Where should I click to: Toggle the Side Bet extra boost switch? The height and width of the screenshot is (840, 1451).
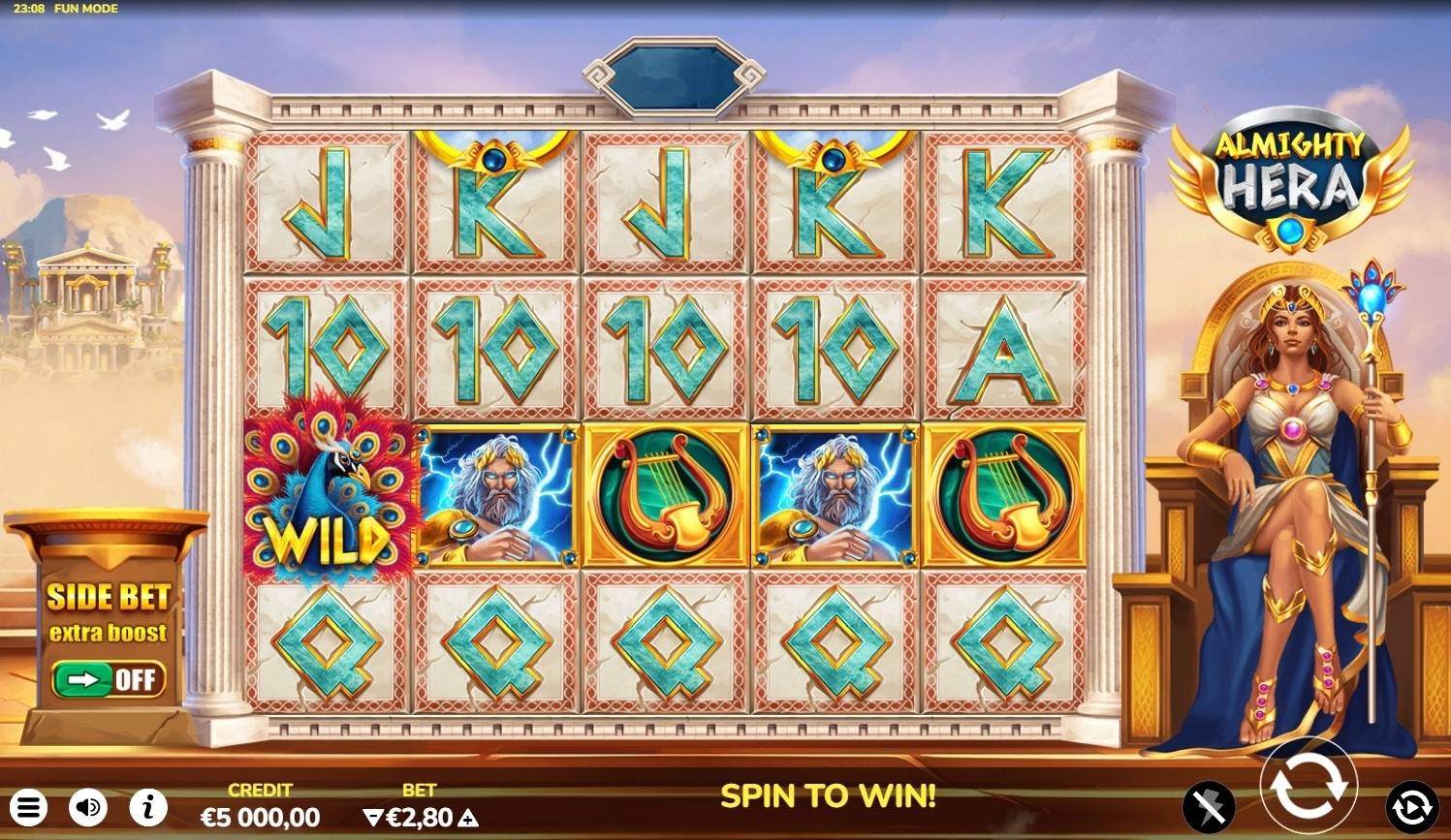[109, 679]
